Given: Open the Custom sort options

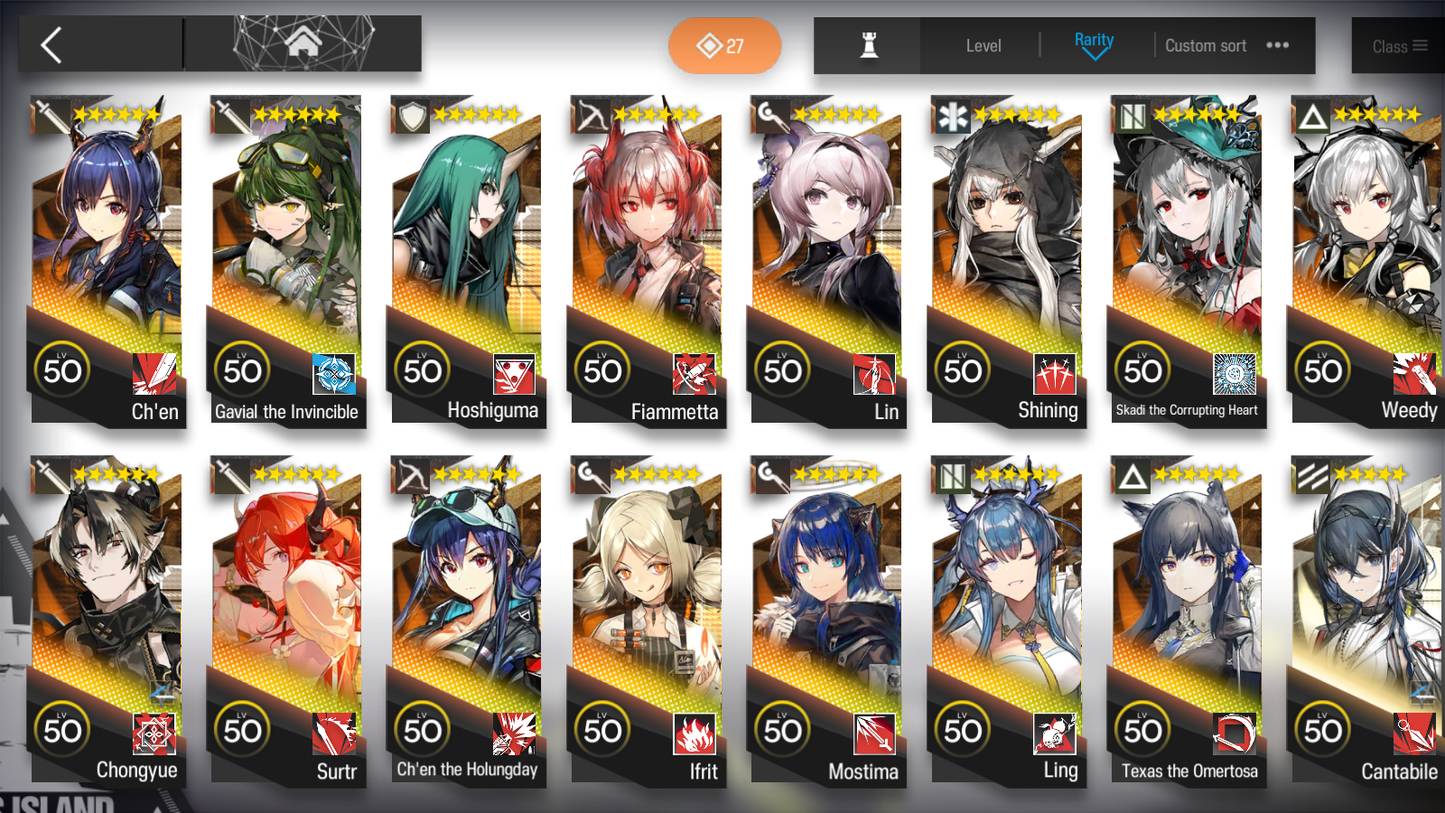Looking at the screenshot, I should point(1203,45).
